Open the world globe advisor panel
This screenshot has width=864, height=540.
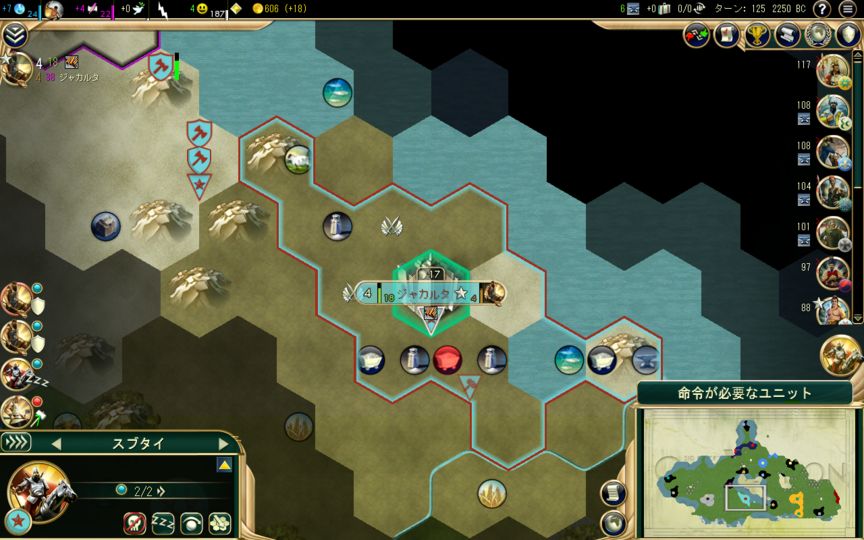pos(819,35)
